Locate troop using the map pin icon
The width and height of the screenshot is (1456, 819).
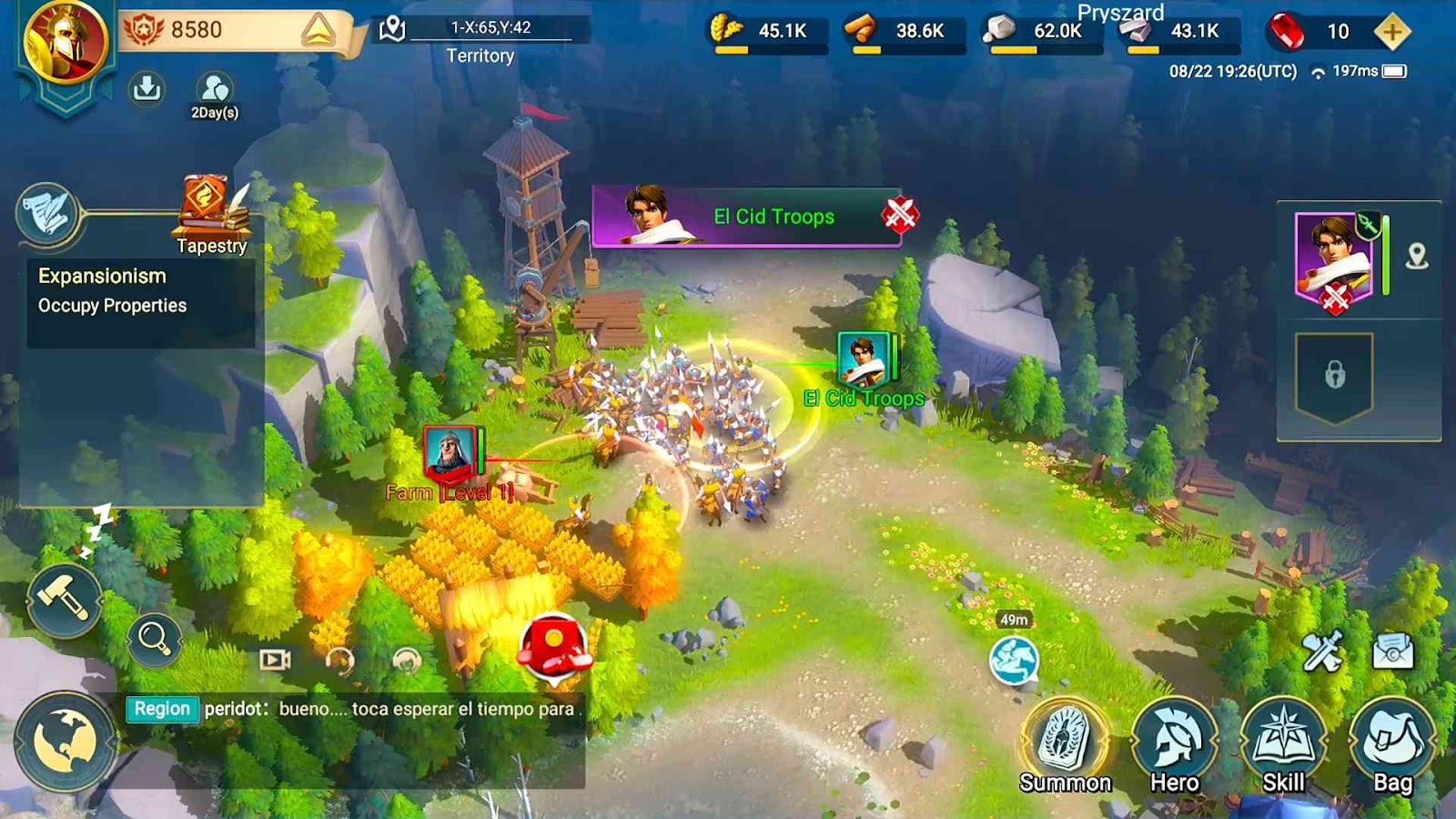click(x=1416, y=257)
